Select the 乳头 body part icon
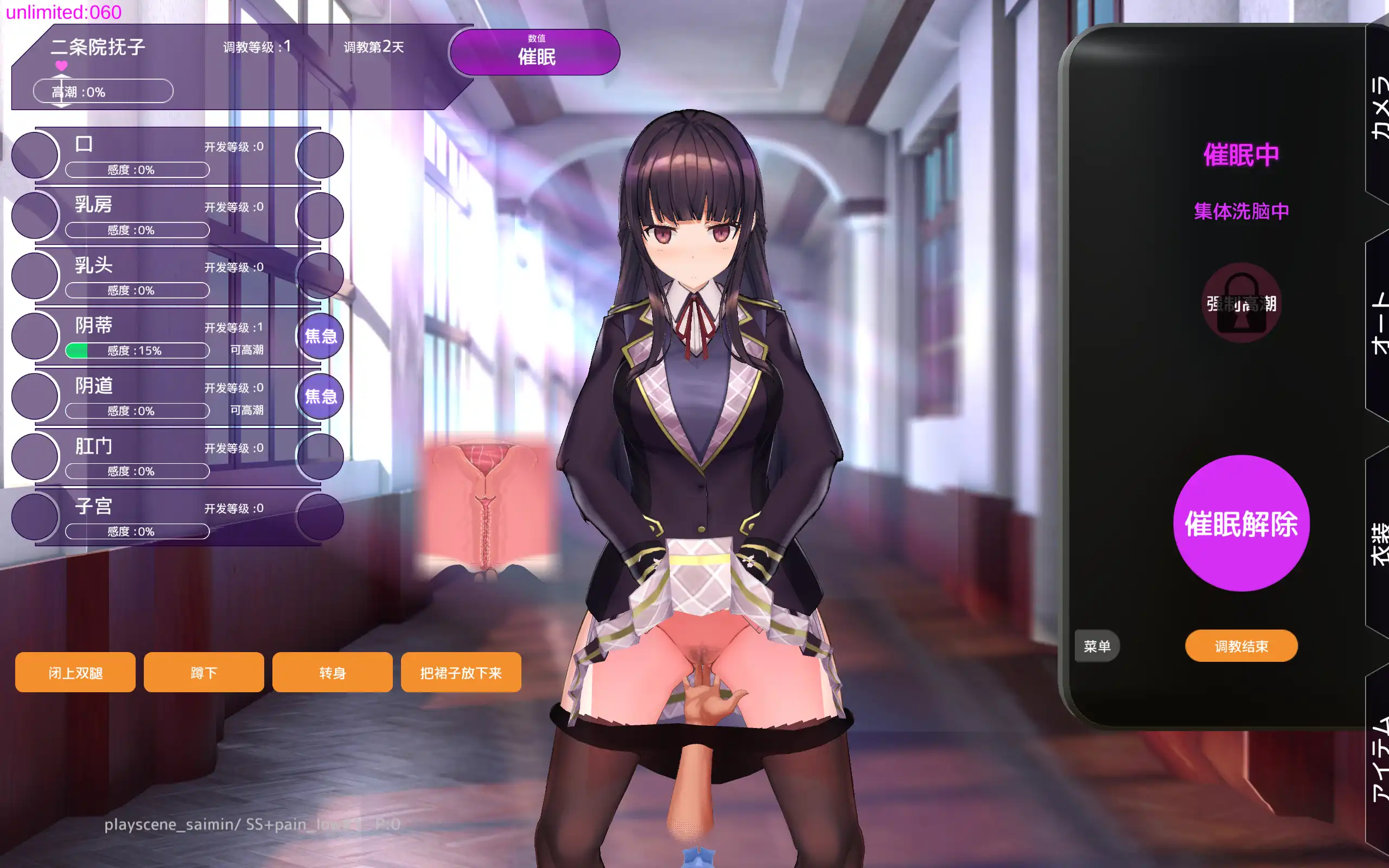Viewport: 1389px width, 868px height. click(34, 276)
